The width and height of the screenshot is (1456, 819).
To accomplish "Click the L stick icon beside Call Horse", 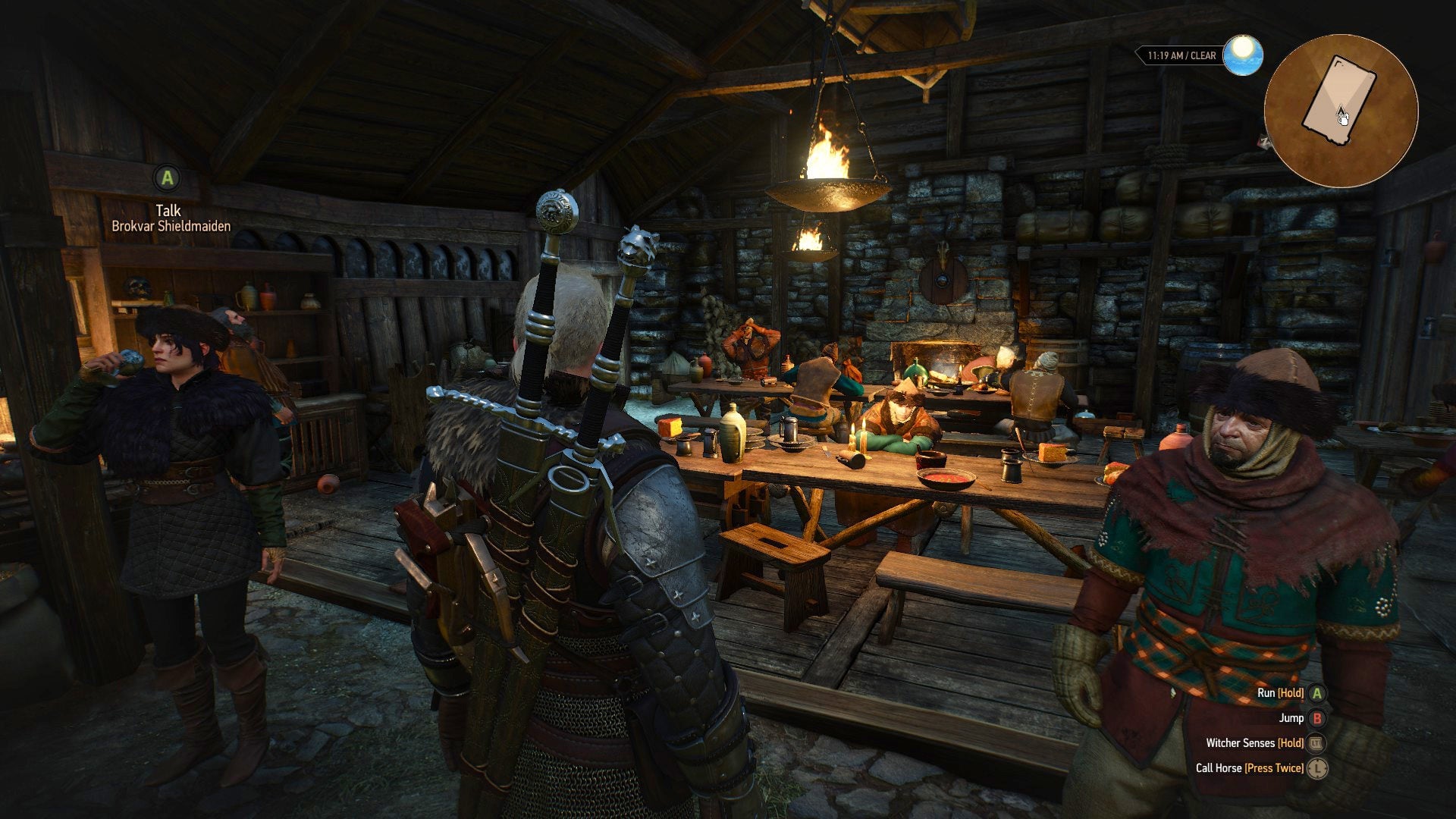I will (1317, 768).
